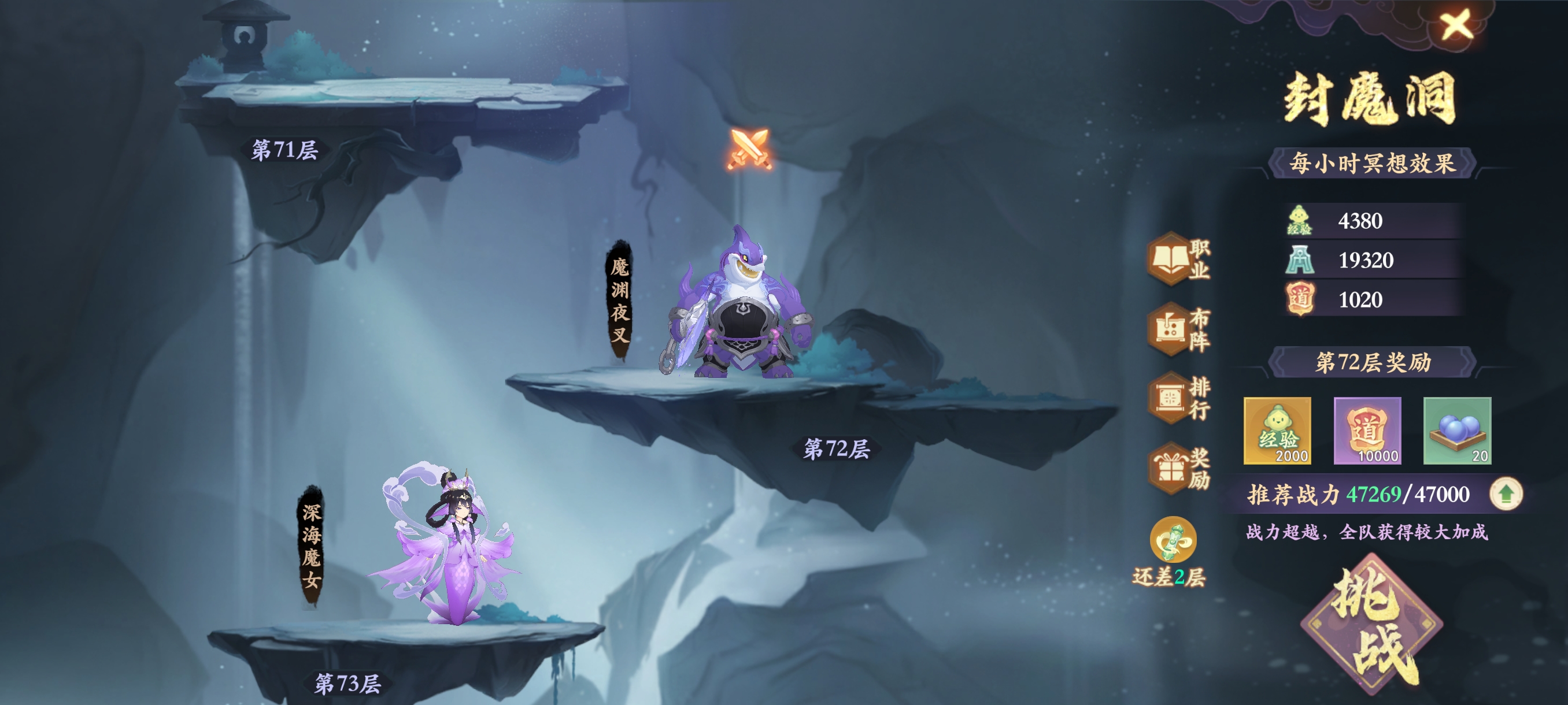The height and width of the screenshot is (705, 1568).
Task: Open the 布阵 formation setup
Action: point(1178,329)
